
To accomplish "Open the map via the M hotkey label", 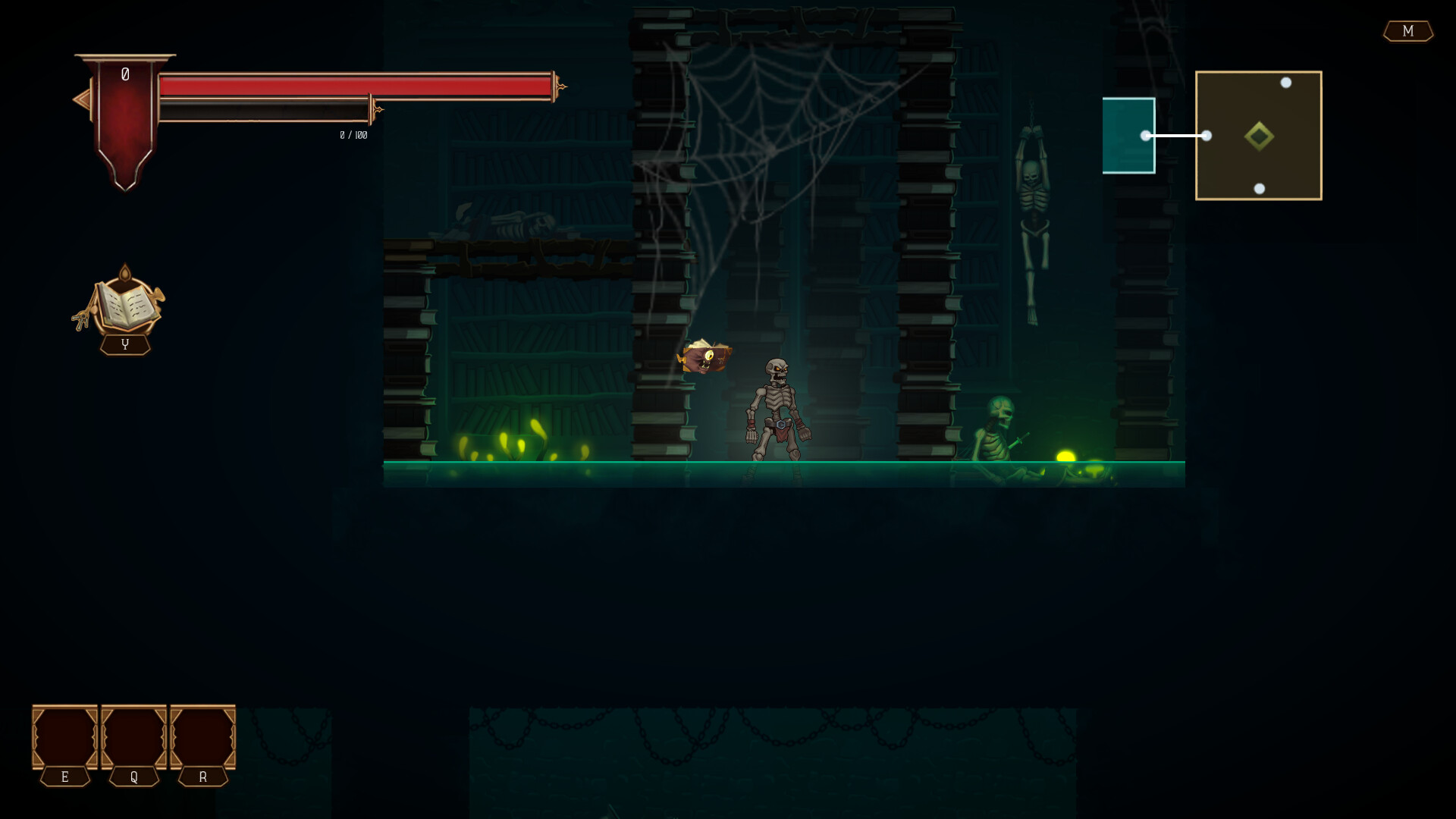I will [x=1408, y=32].
